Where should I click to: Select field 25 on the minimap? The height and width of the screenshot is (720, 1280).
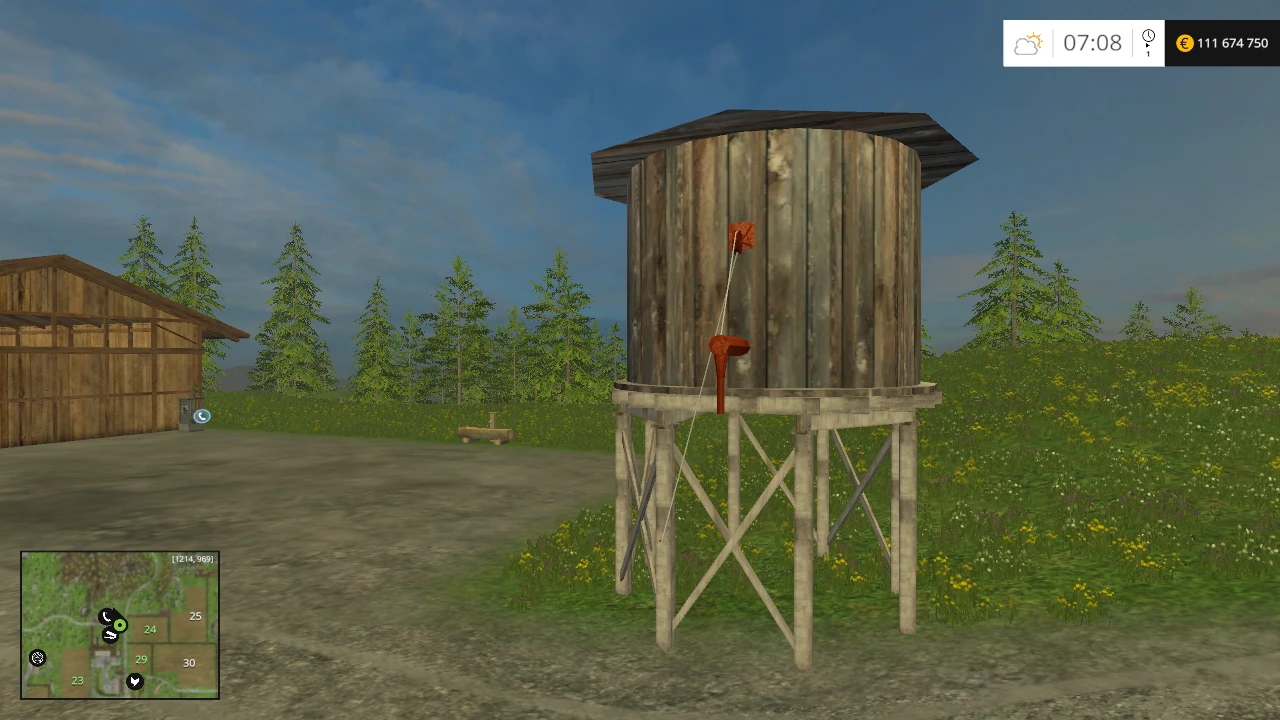click(196, 616)
